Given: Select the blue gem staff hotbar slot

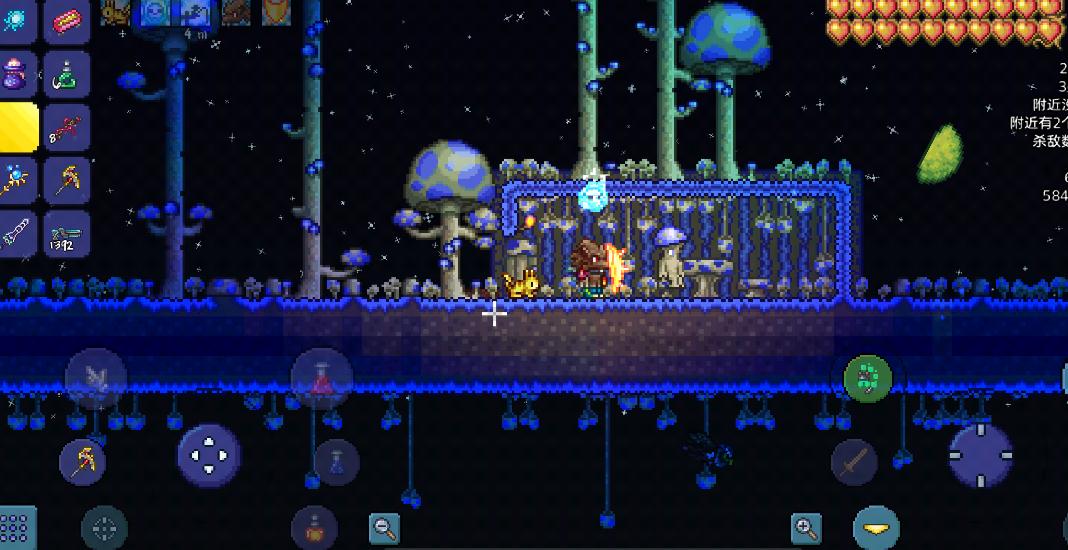Looking at the screenshot, I should tap(15, 181).
